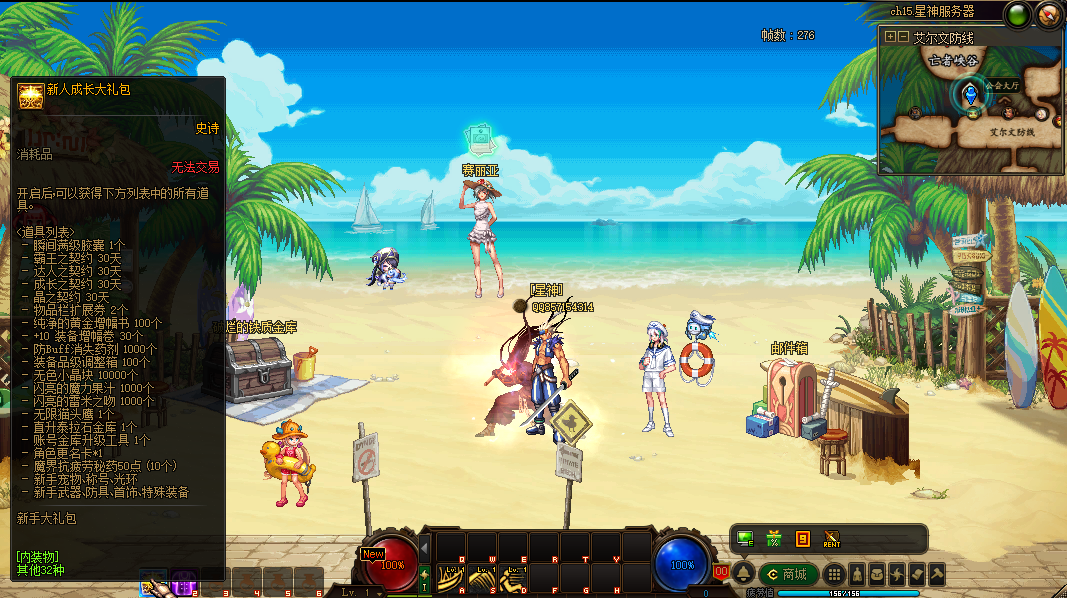Click the compass button above the minimap
Viewport: 1067px width, 598px height.
click(x=1048, y=14)
